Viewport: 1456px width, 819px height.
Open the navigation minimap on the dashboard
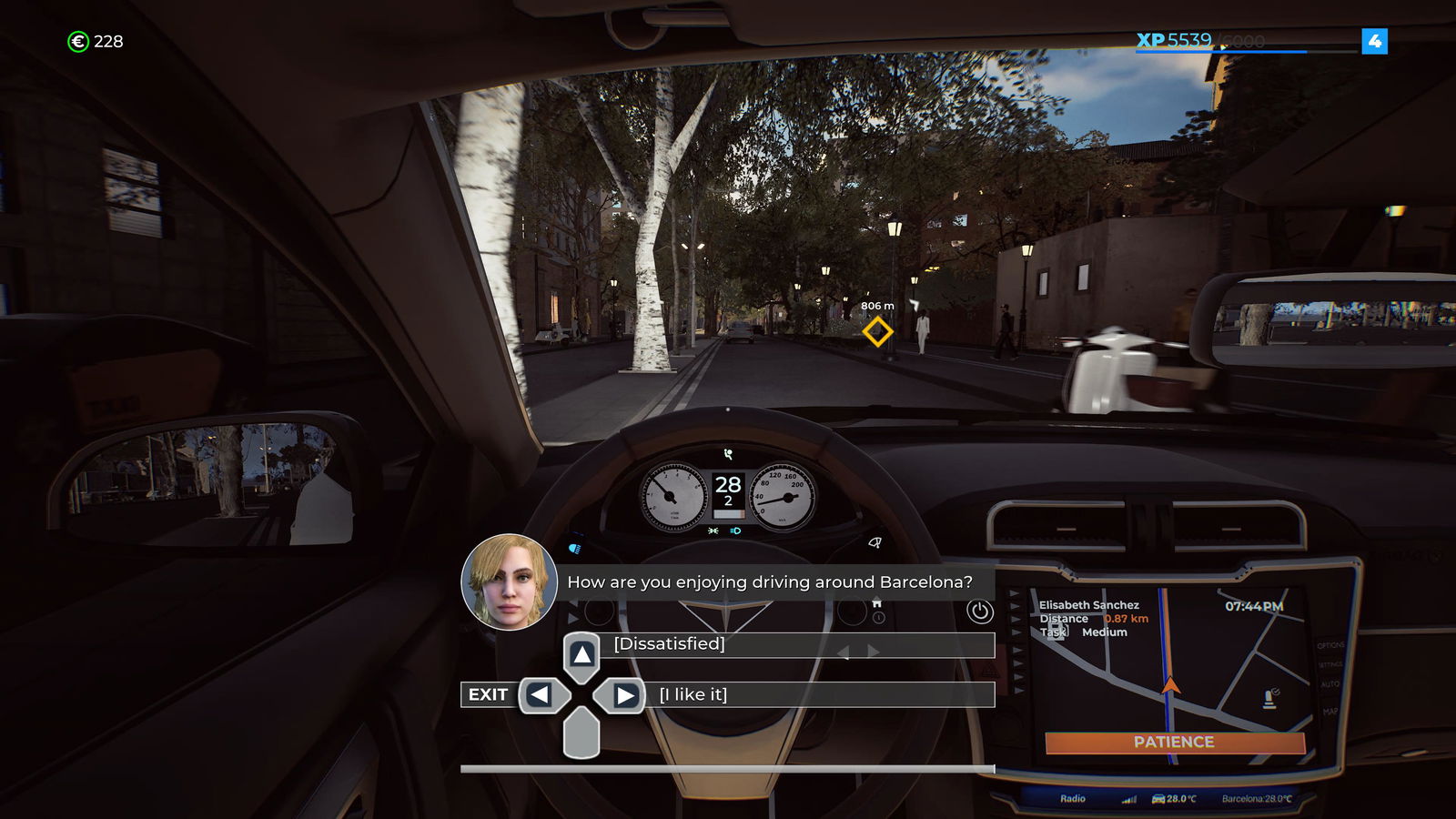point(1174,673)
